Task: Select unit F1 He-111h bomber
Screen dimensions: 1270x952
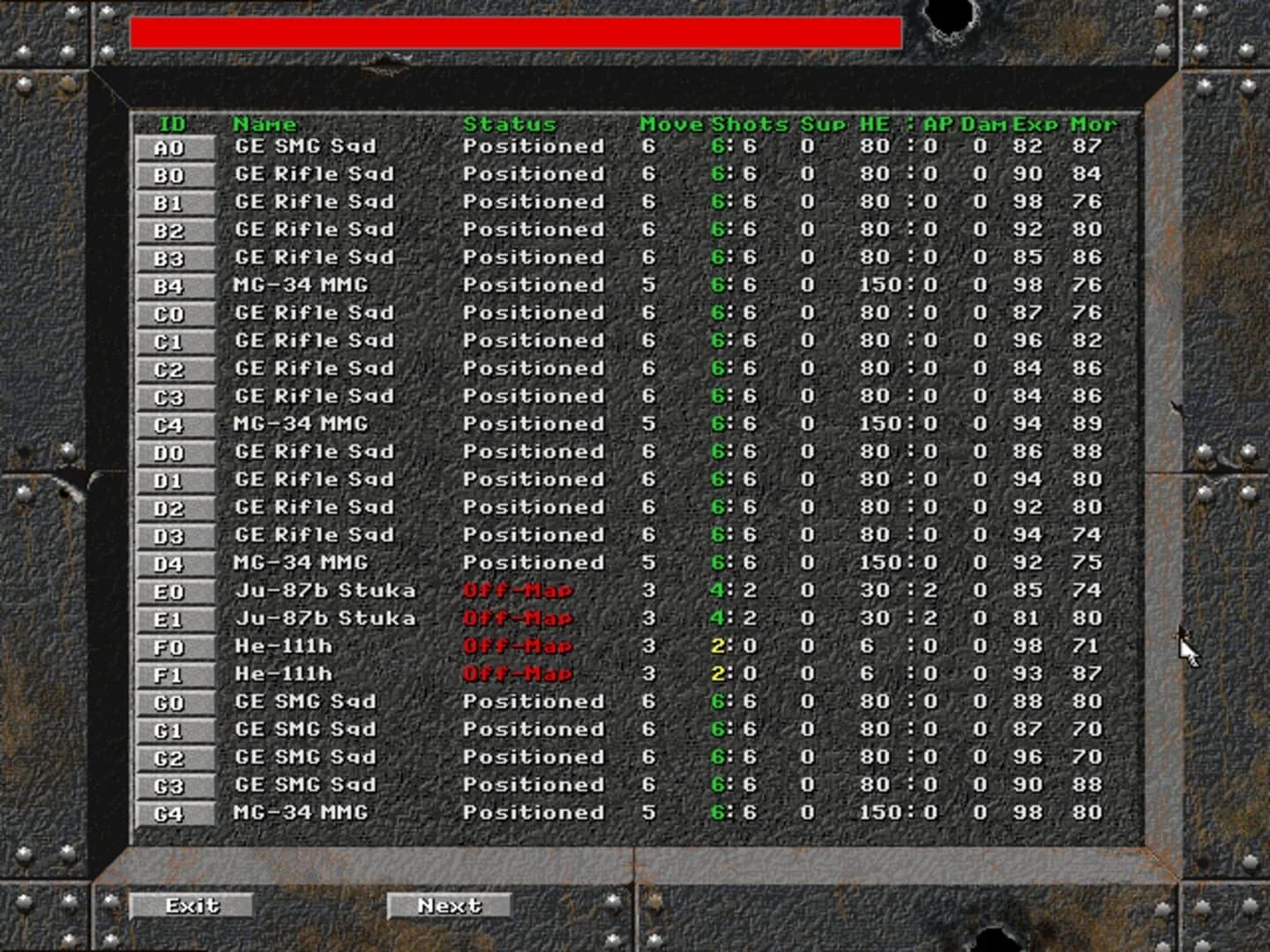Action: coord(174,673)
